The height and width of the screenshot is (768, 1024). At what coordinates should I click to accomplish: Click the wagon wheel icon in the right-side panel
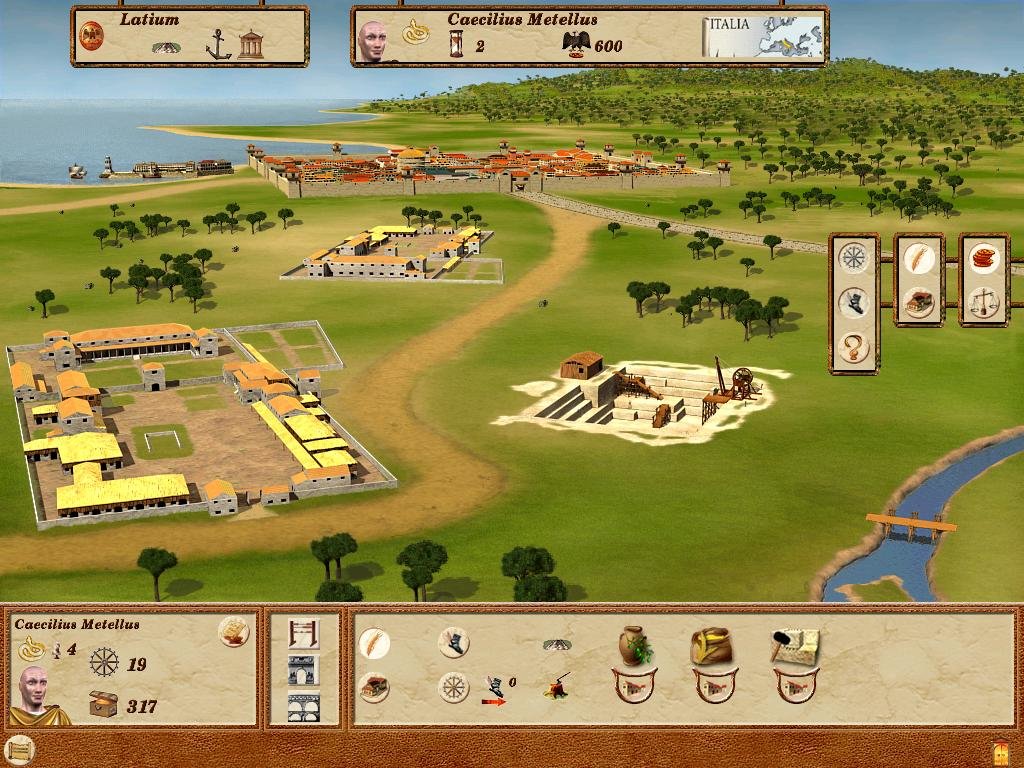coord(853,258)
